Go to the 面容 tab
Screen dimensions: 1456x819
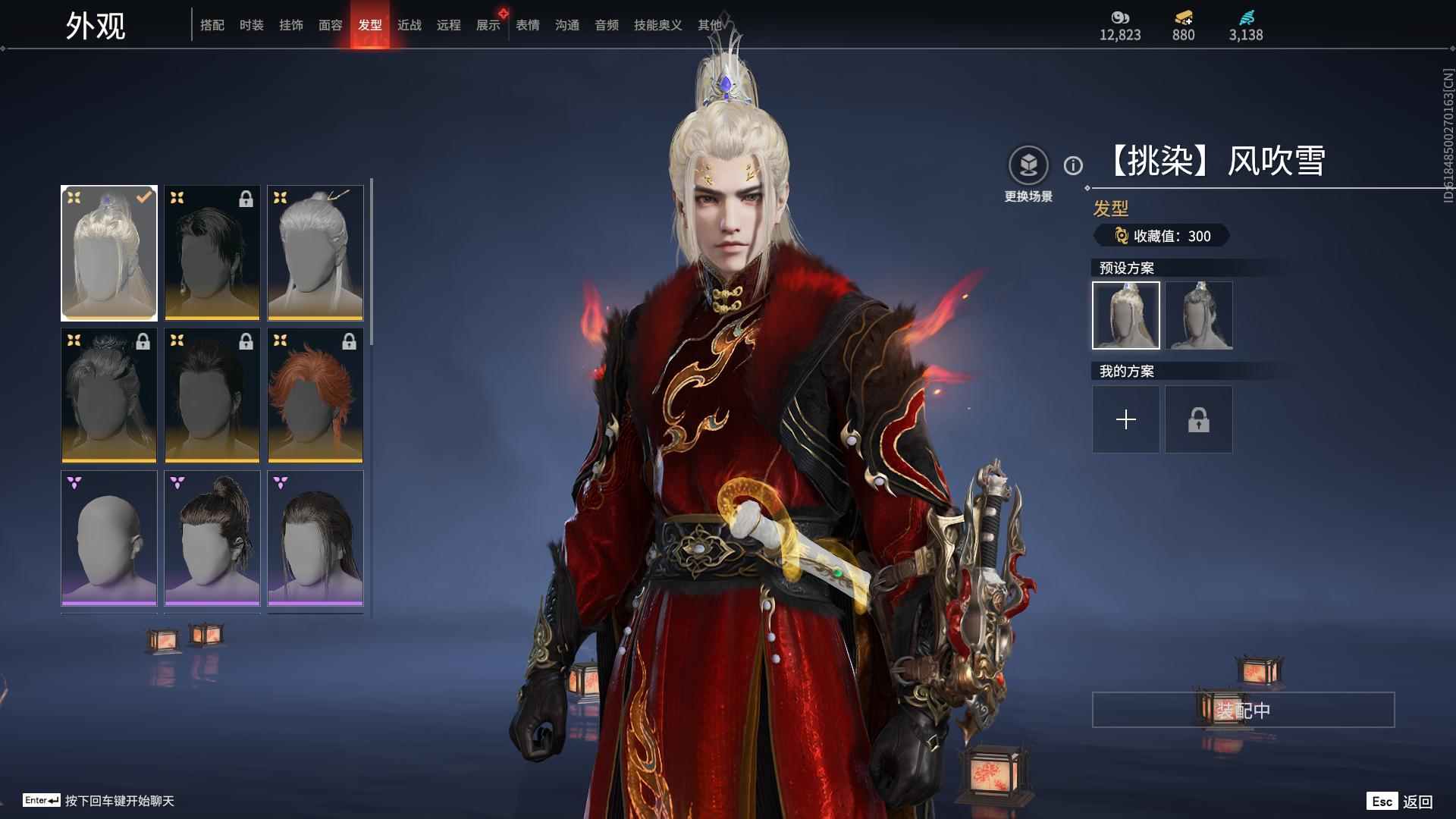click(330, 25)
